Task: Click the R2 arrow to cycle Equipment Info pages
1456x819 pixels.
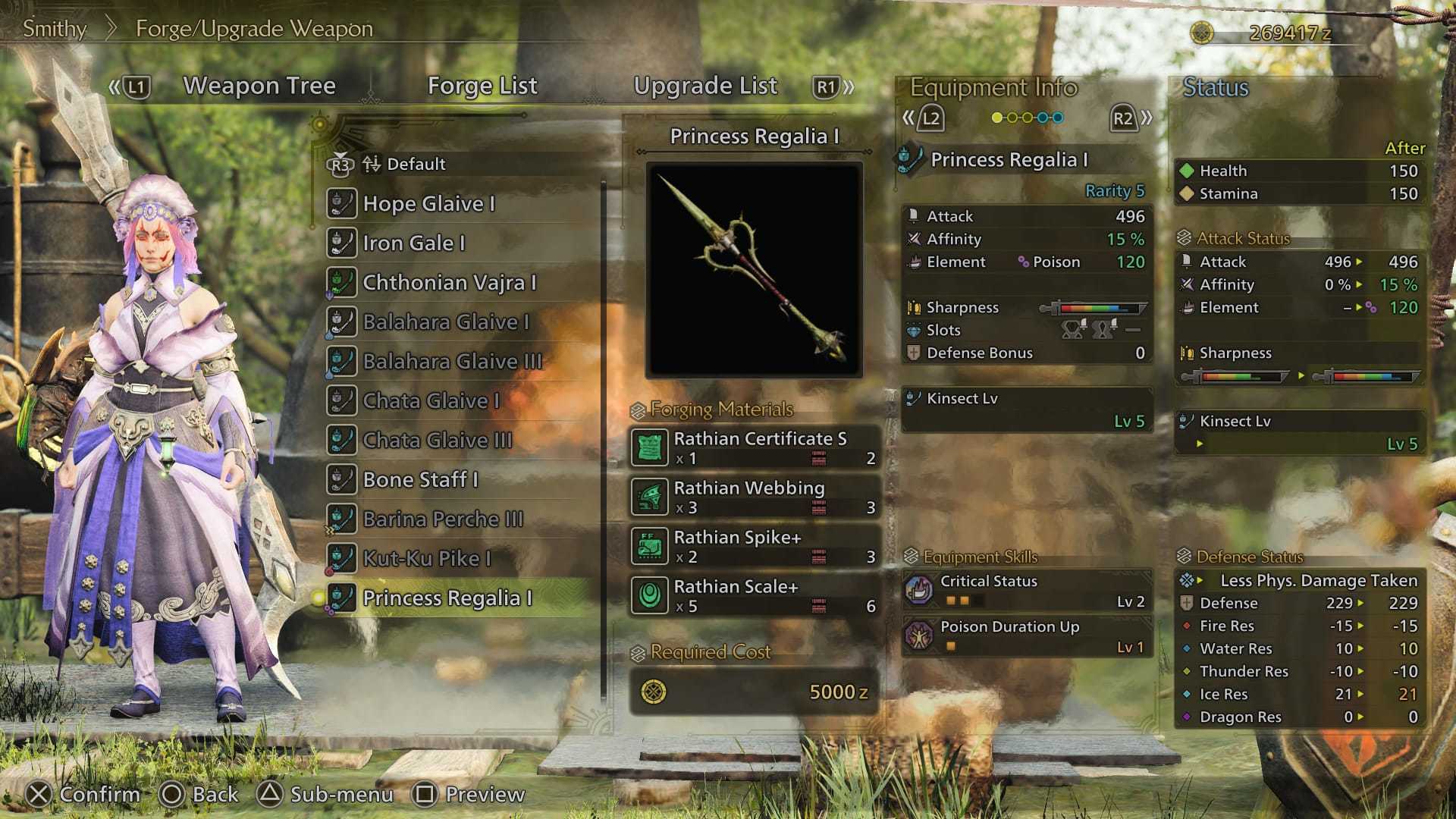Action: click(1125, 117)
